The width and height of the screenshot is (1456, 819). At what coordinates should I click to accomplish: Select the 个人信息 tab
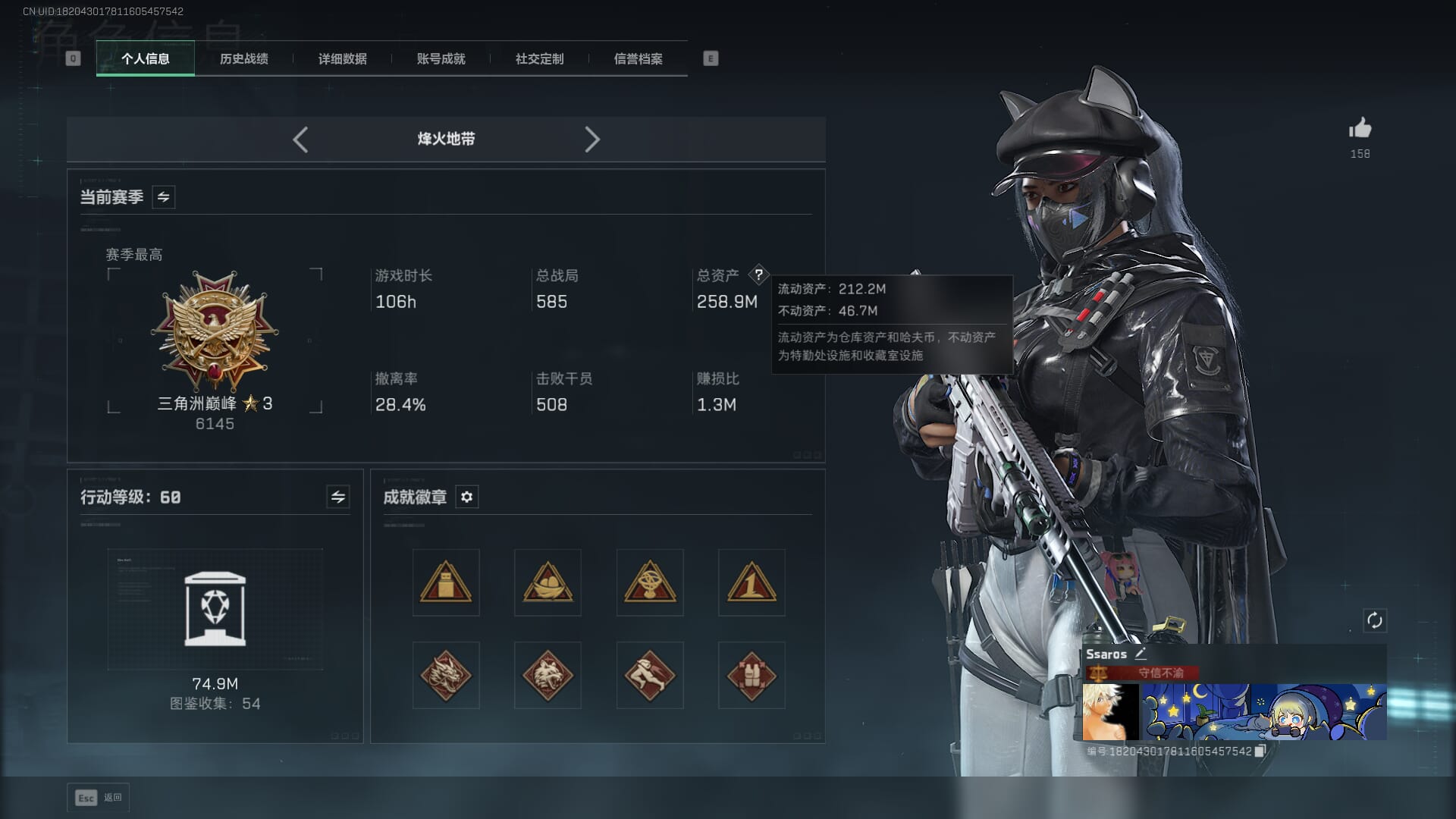[x=145, y=59]
